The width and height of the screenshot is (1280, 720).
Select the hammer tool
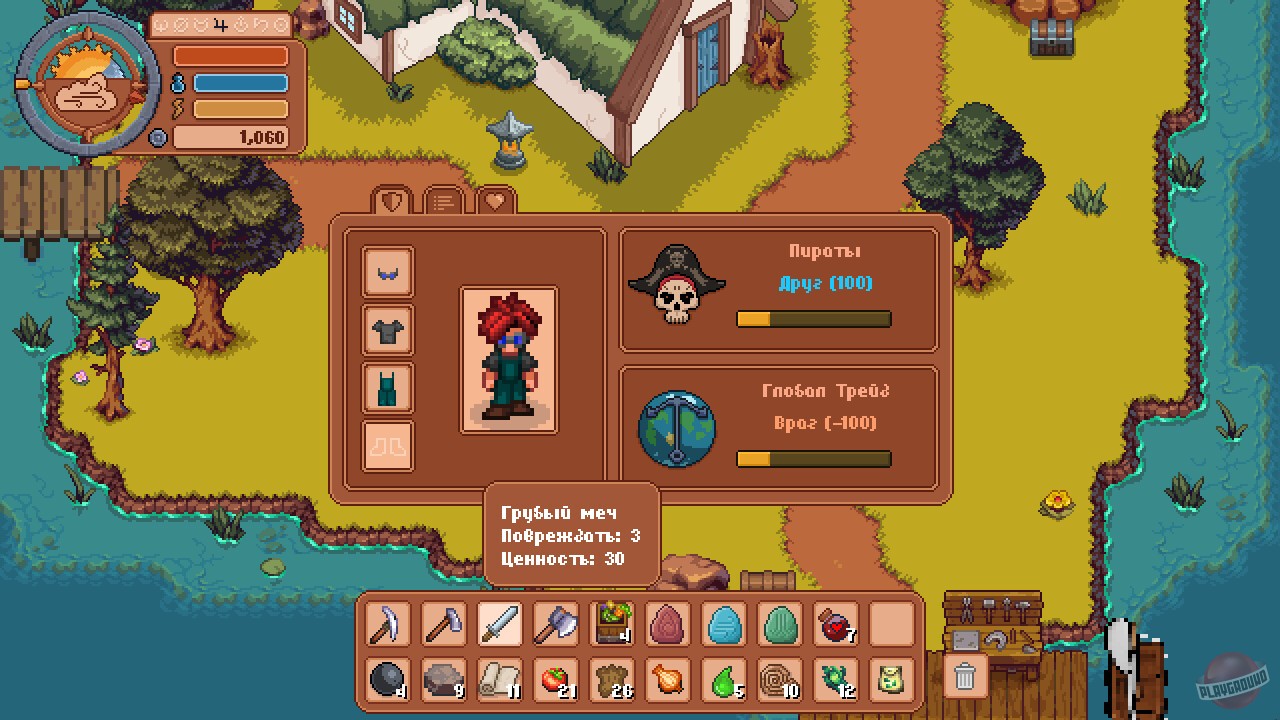coord(443,624)
